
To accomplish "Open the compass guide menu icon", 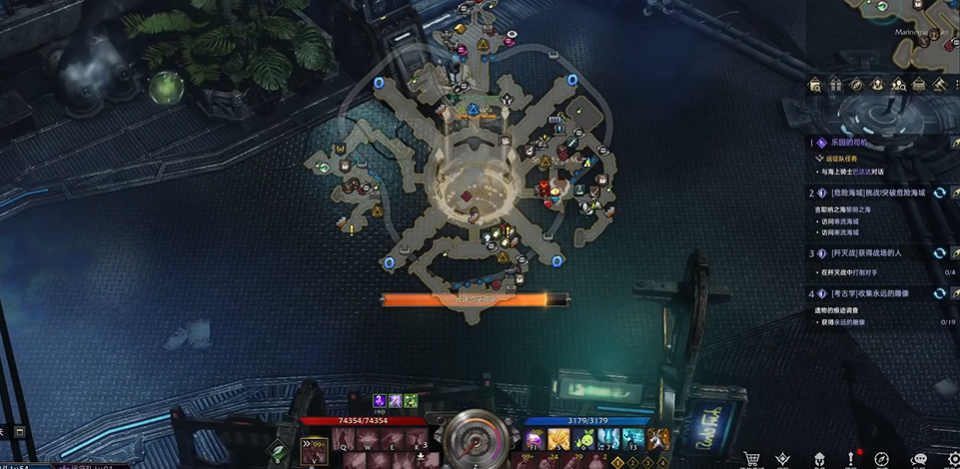I will (x=882, y=459).
